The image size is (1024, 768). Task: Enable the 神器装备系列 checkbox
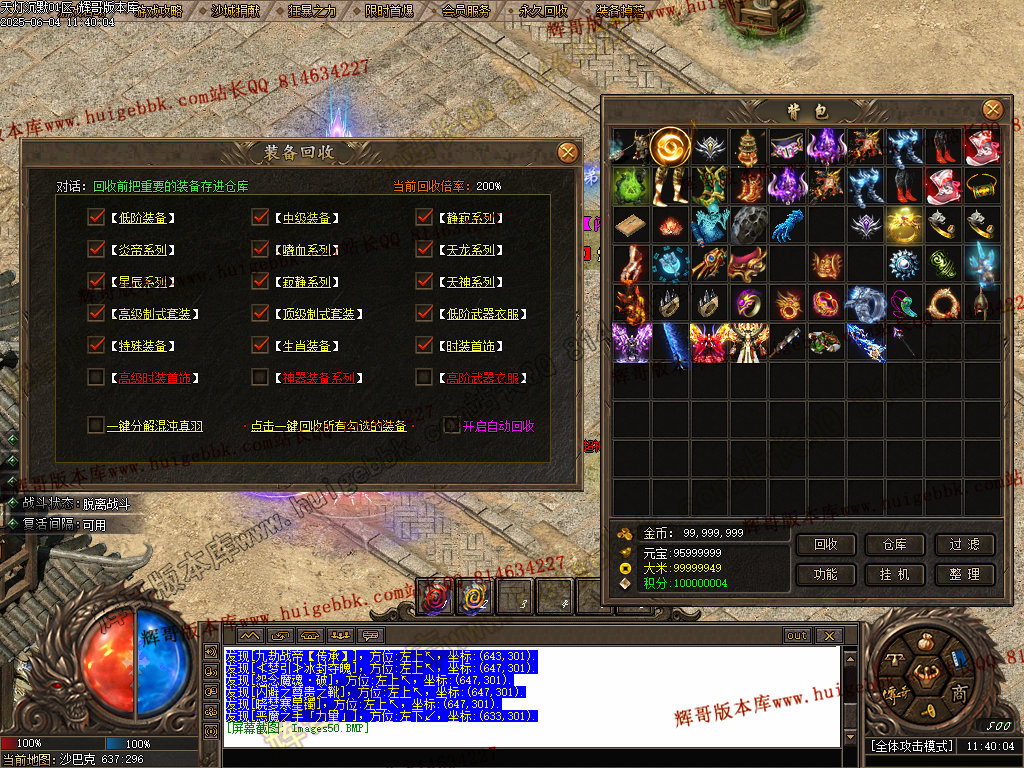pos(260,377)
